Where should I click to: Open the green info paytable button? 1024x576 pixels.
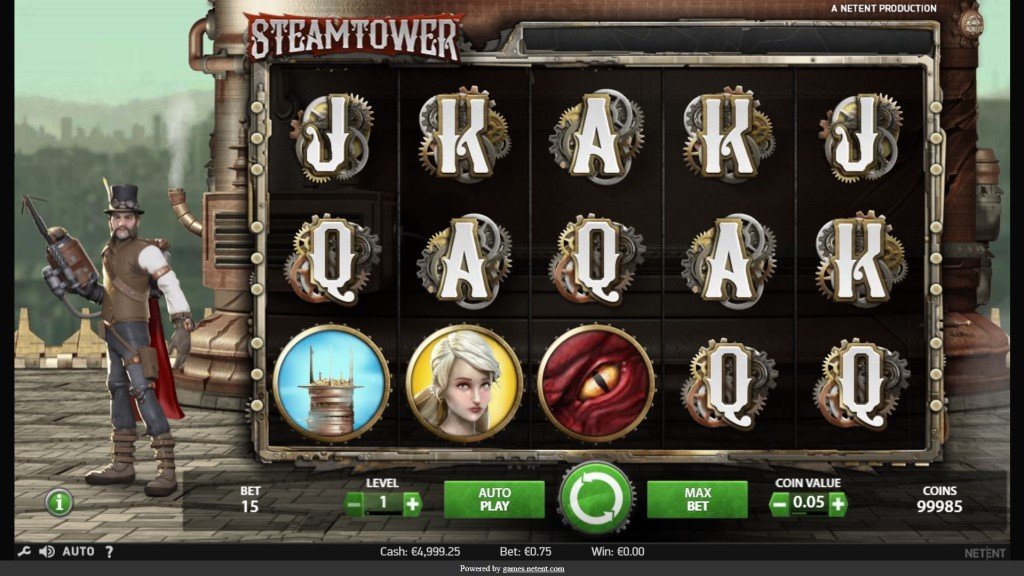tap(59, 502)
